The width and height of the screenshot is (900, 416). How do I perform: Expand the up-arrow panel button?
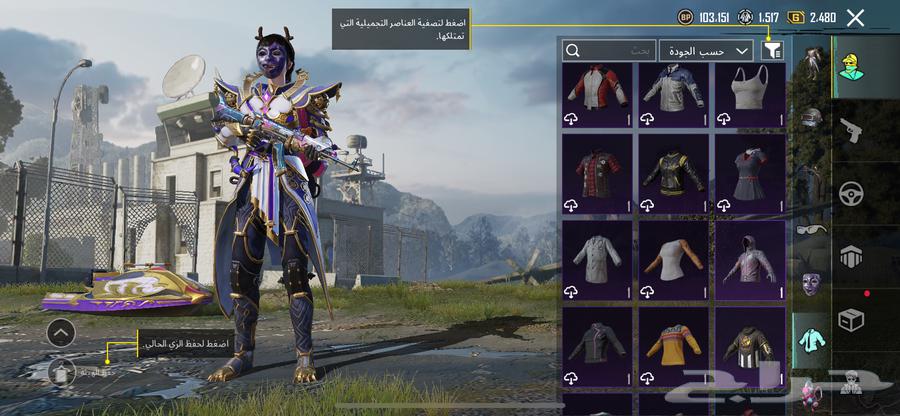61,333
